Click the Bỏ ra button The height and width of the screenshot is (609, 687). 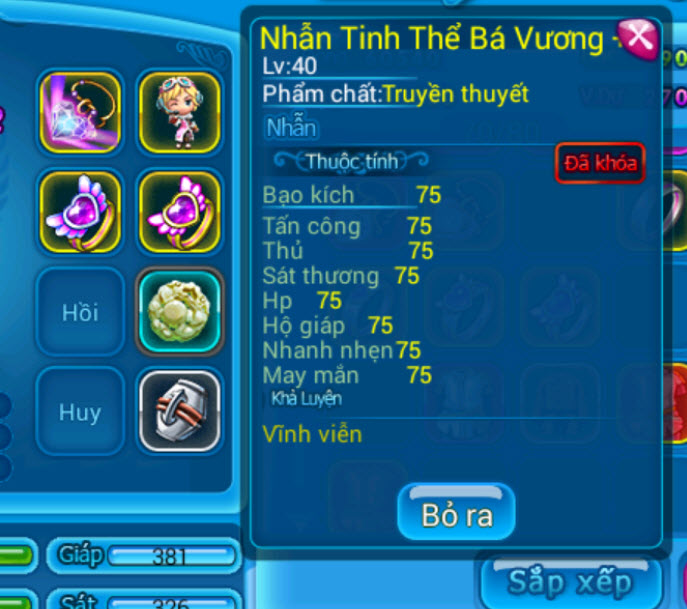pyautogui.click(x=456, y=514)
